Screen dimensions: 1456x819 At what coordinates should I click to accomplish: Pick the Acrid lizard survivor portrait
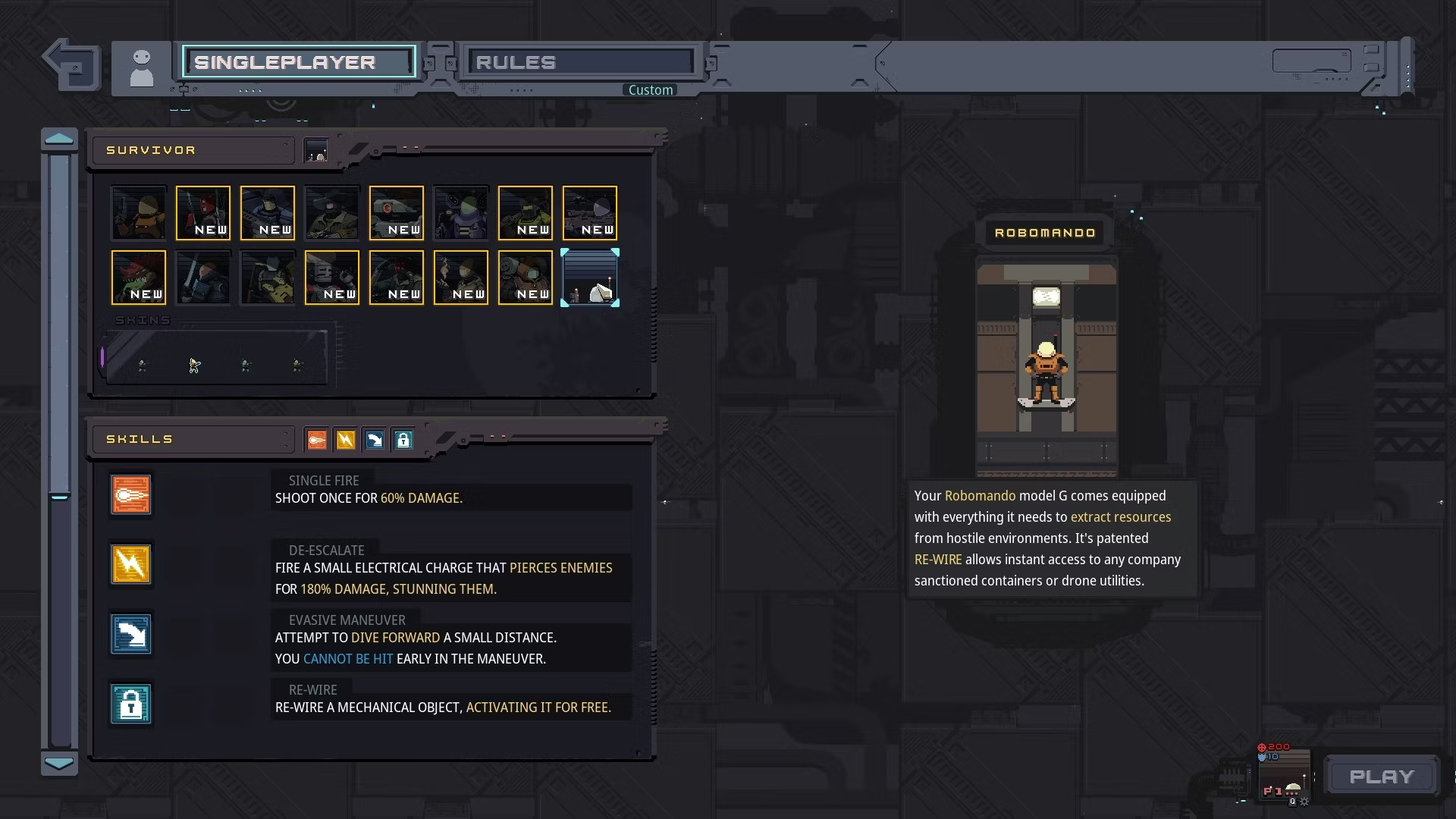click(139, 278)
